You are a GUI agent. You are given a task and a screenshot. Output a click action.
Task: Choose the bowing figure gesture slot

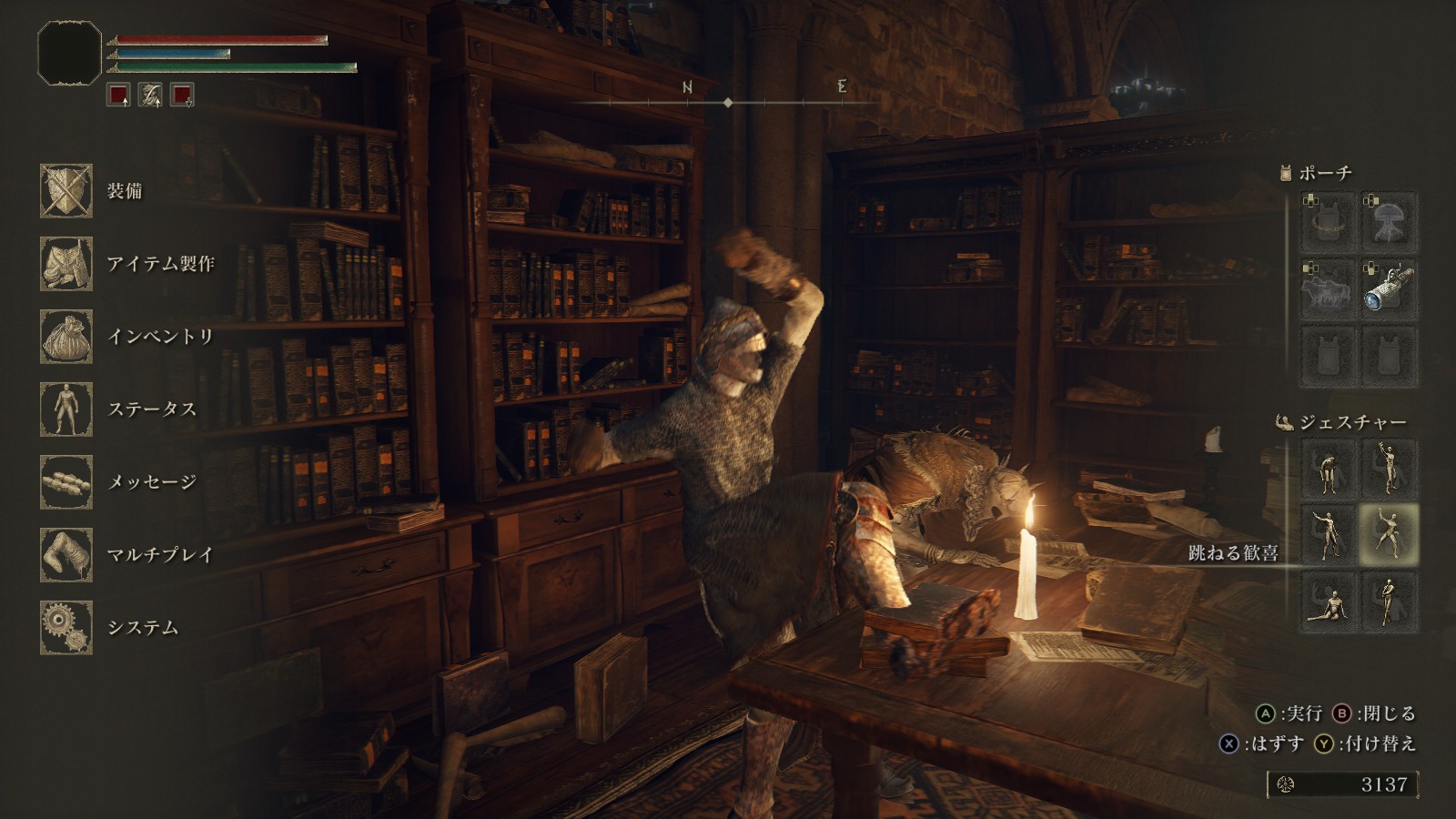[1329, 469]
